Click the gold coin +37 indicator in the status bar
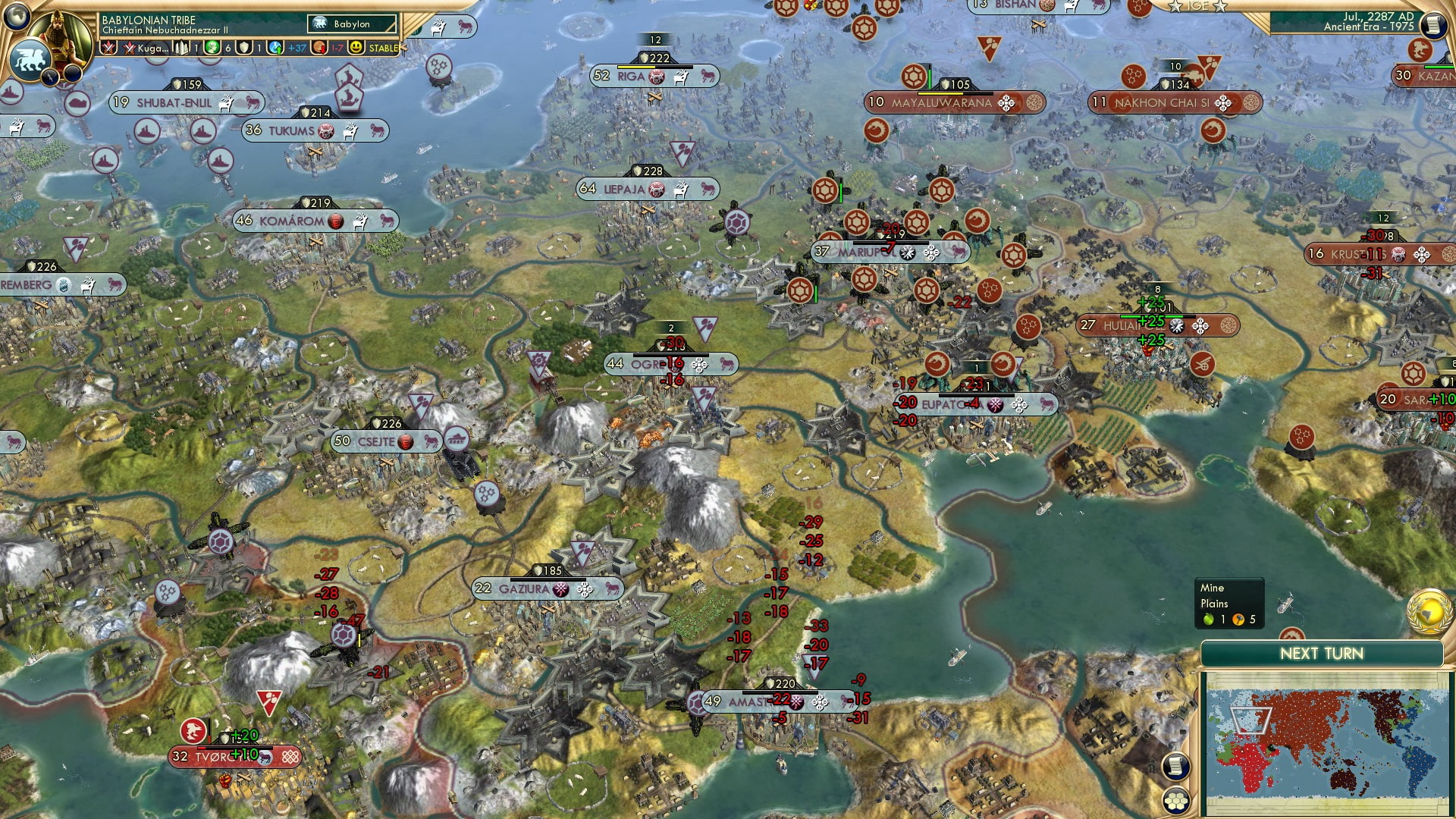This screenshot has width=1456, height=819. [x=285, y=48]
